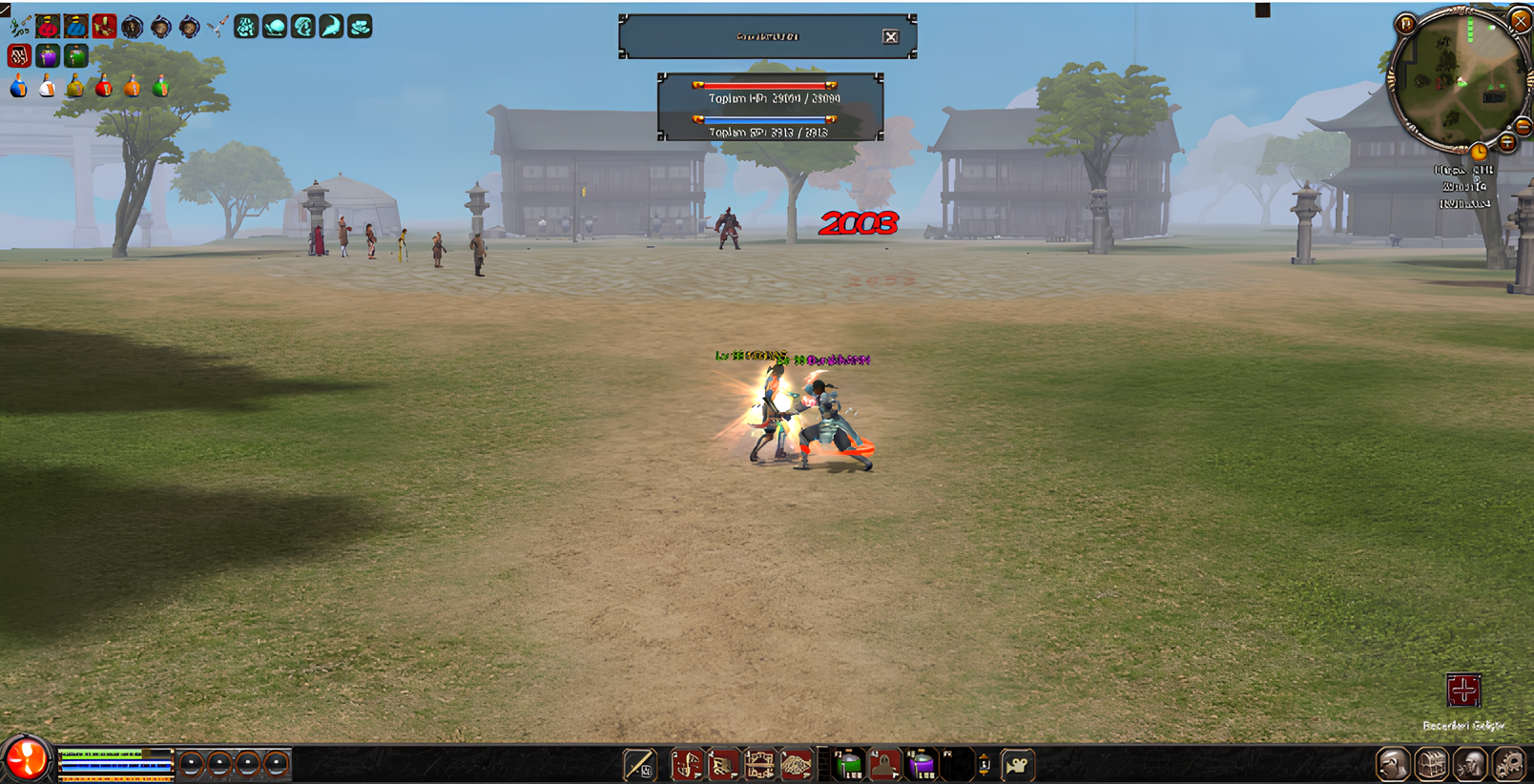Click the P button on minimap
The image size is (1534, 784).
pyautogui.click(x=1405, y=24)
